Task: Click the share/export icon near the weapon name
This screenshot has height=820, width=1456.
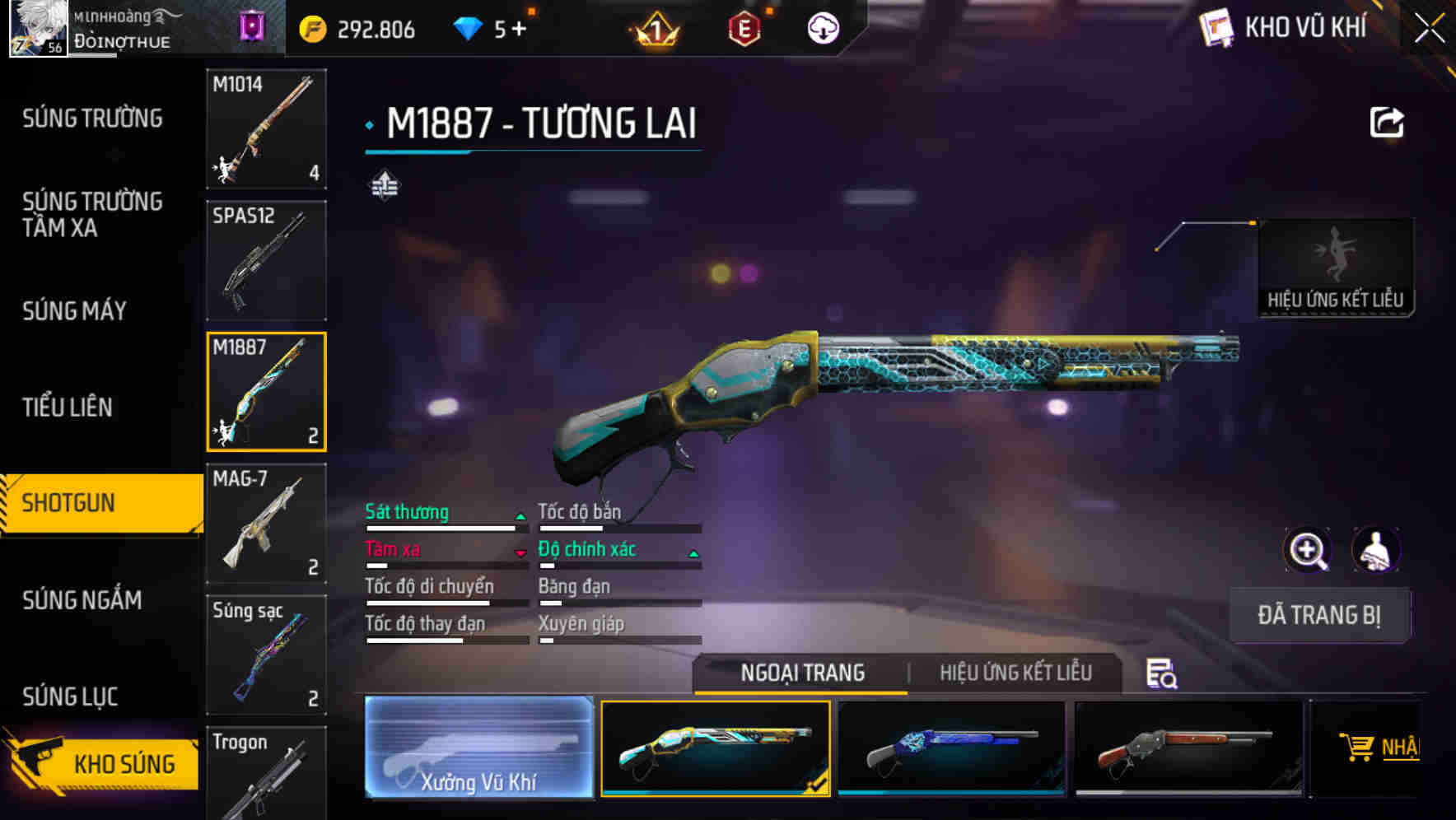Action: pyautogui.click(x=1387, y=121)
